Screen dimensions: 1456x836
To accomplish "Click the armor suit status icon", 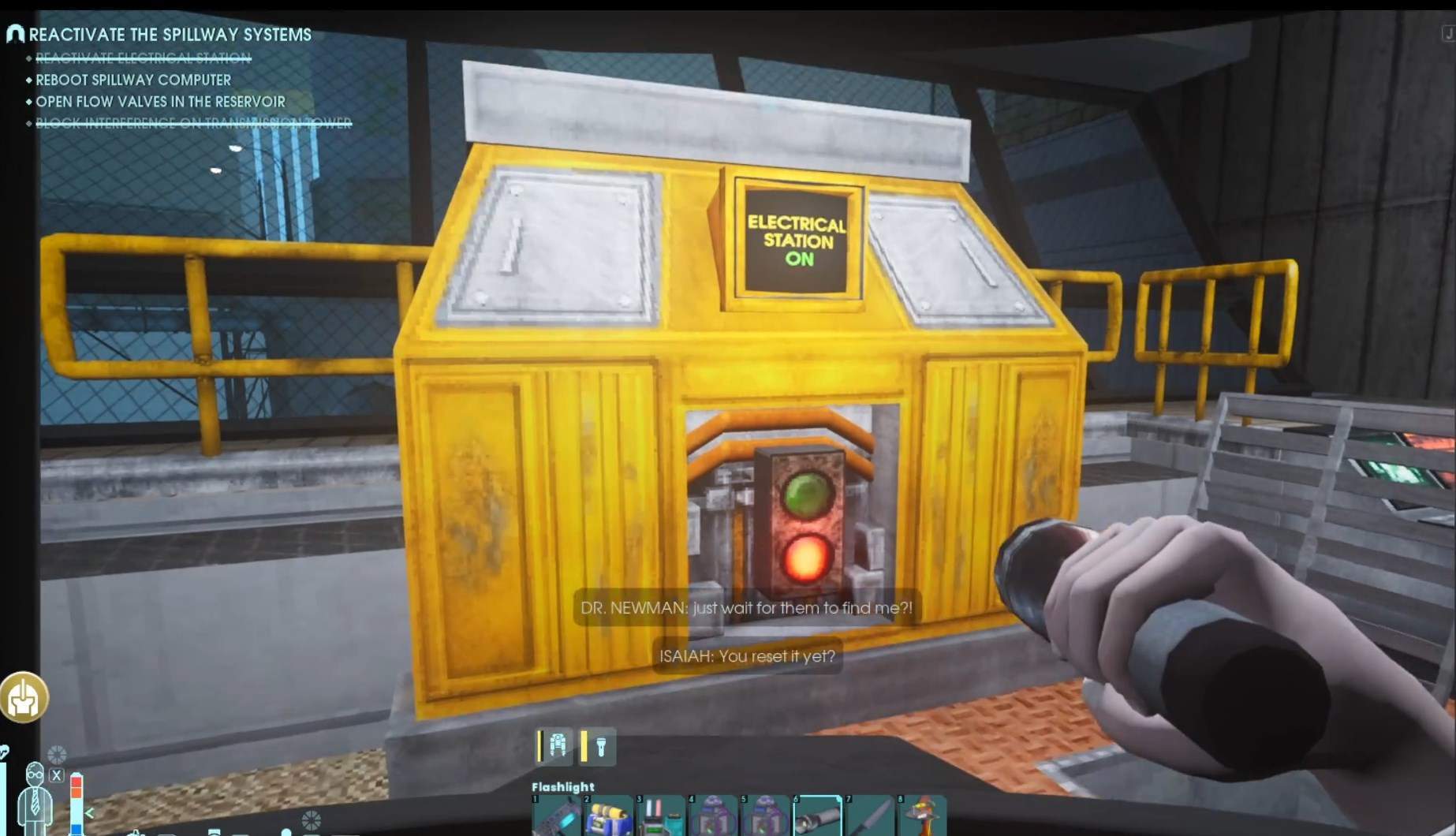I will tap(556, 746).
